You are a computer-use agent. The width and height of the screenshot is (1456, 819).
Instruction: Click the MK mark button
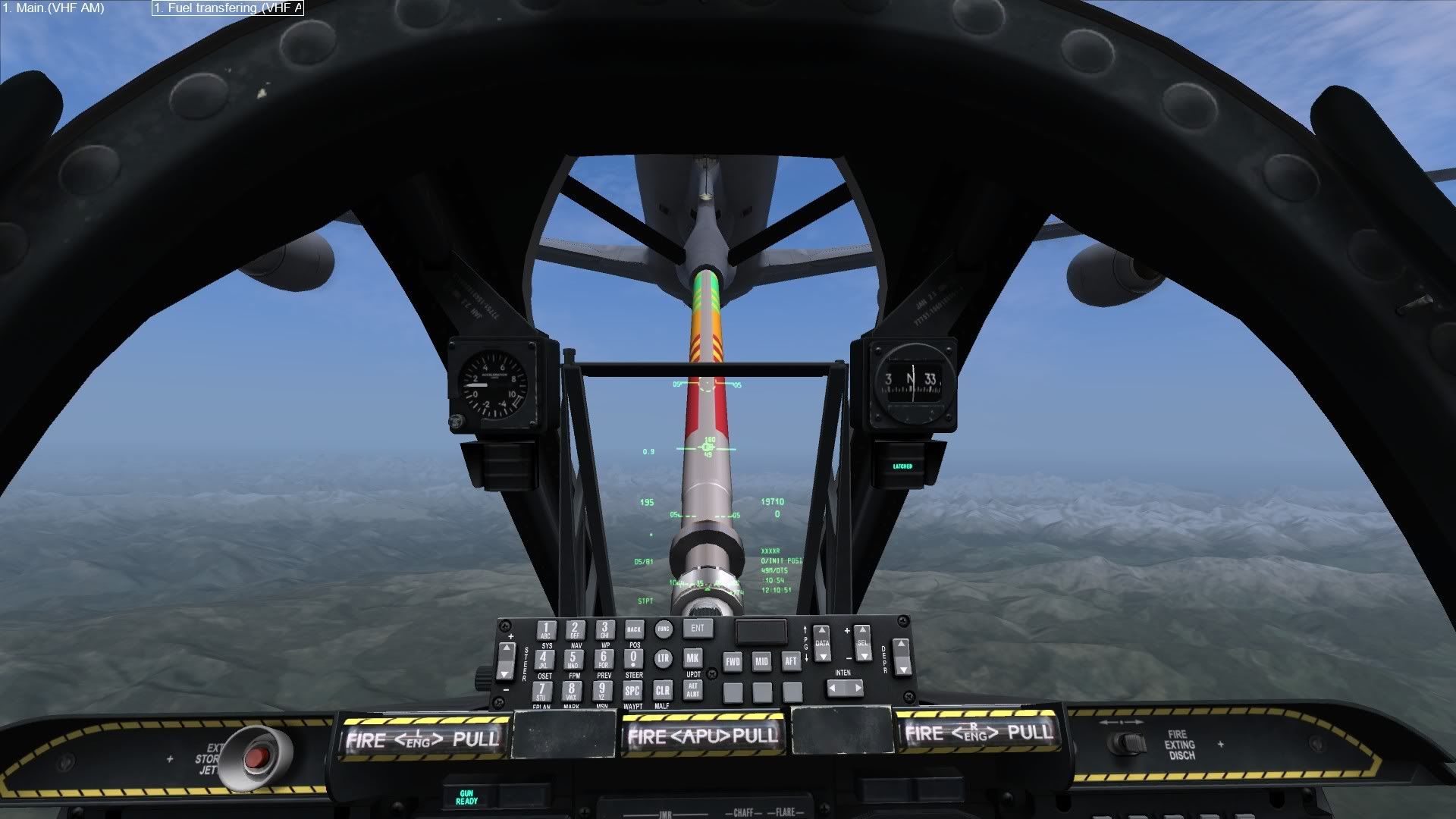692,658
